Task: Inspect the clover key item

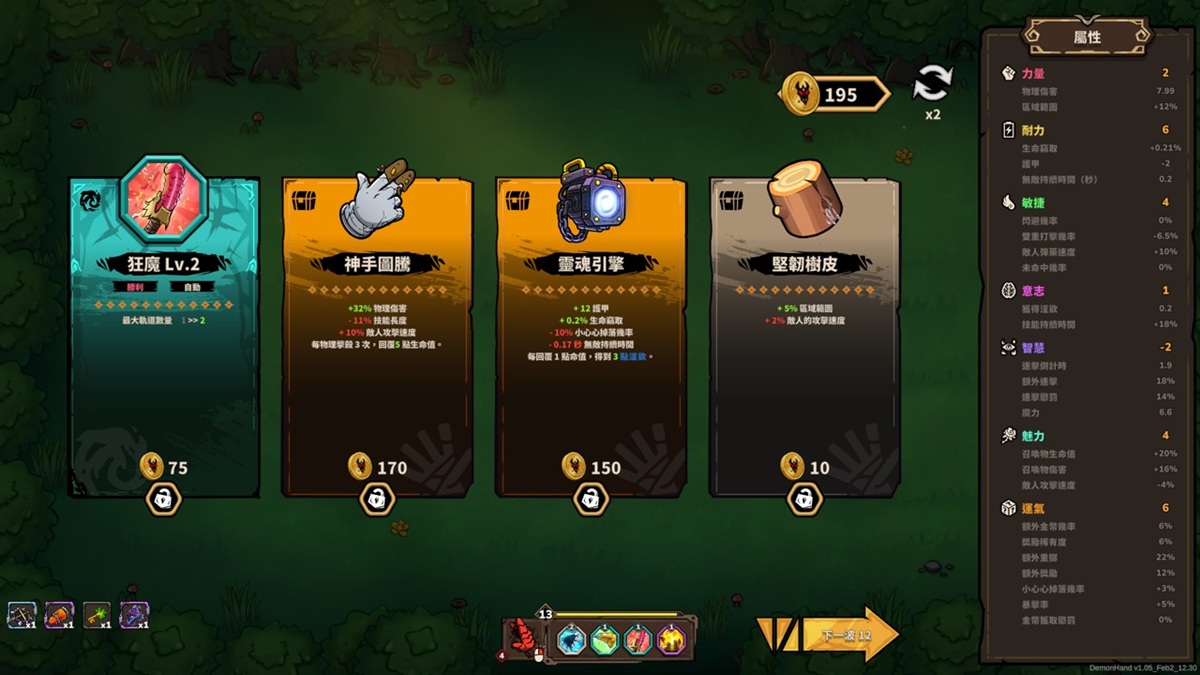Action: [97, 615]
